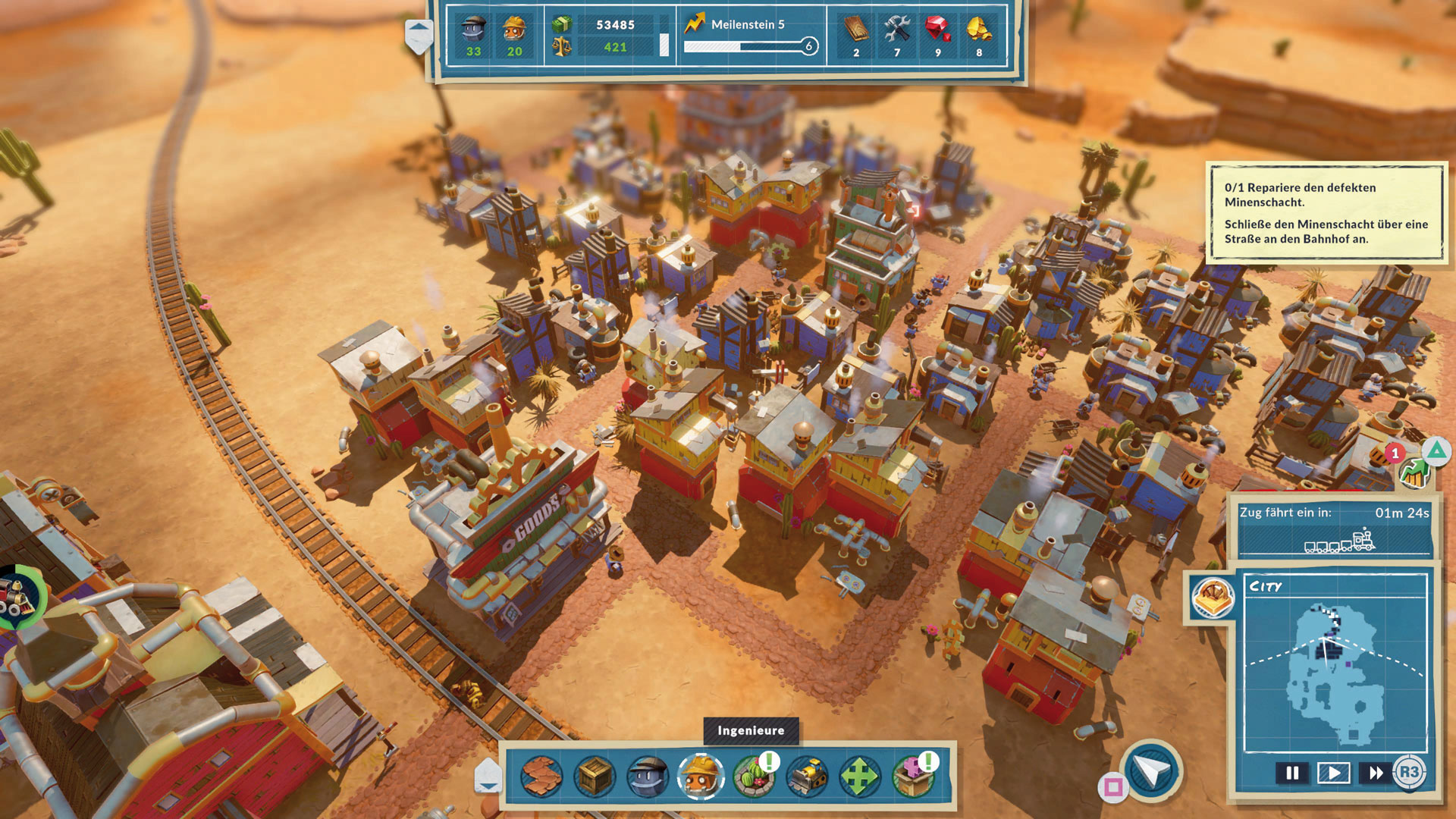Image resolution: width=1456 pixels, height=819 pixels.
Task: Select the repair mineshaft objective note
Action: coord(1326,213)
